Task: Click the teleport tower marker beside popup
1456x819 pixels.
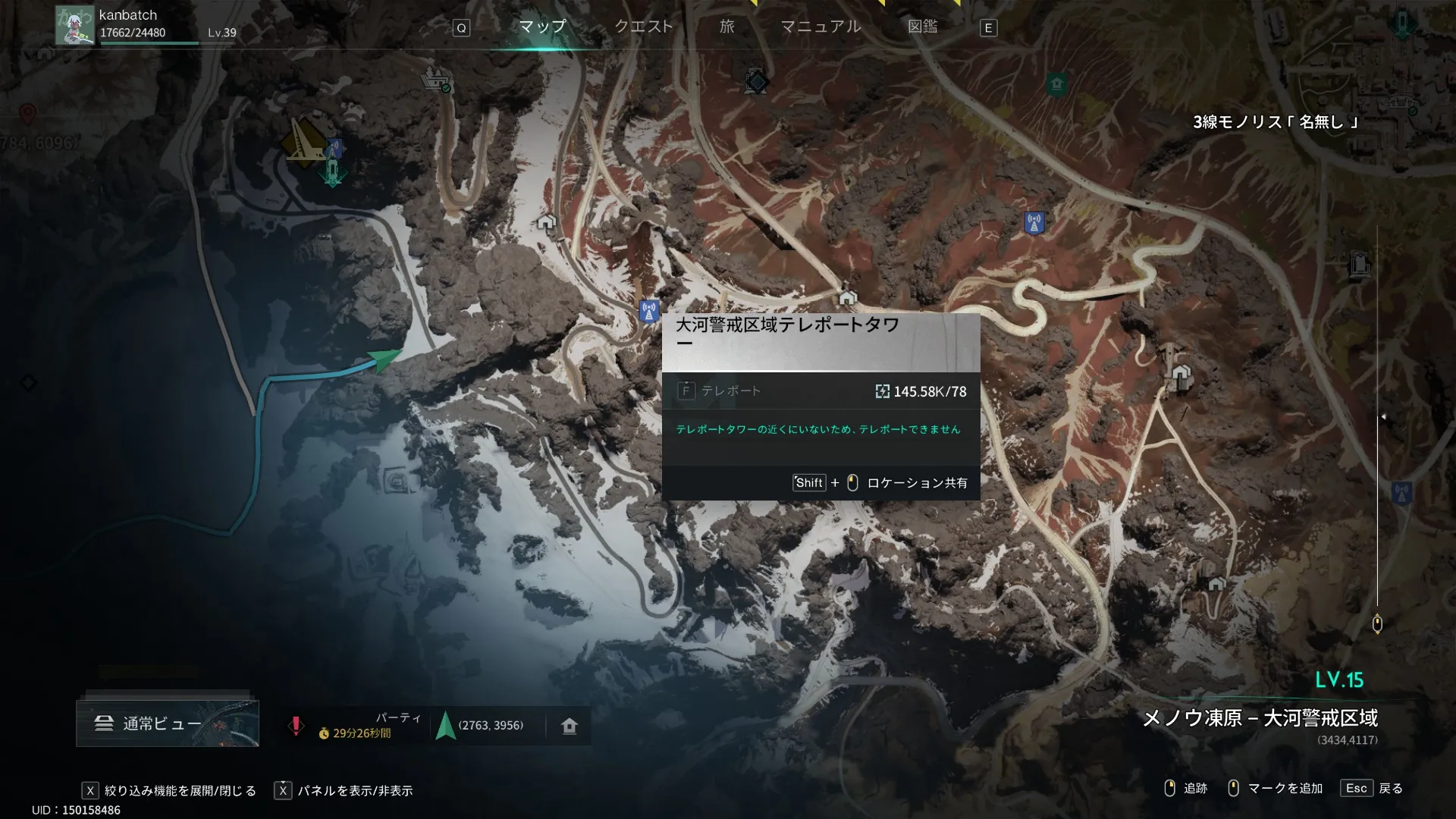Action: click(648, 310)
